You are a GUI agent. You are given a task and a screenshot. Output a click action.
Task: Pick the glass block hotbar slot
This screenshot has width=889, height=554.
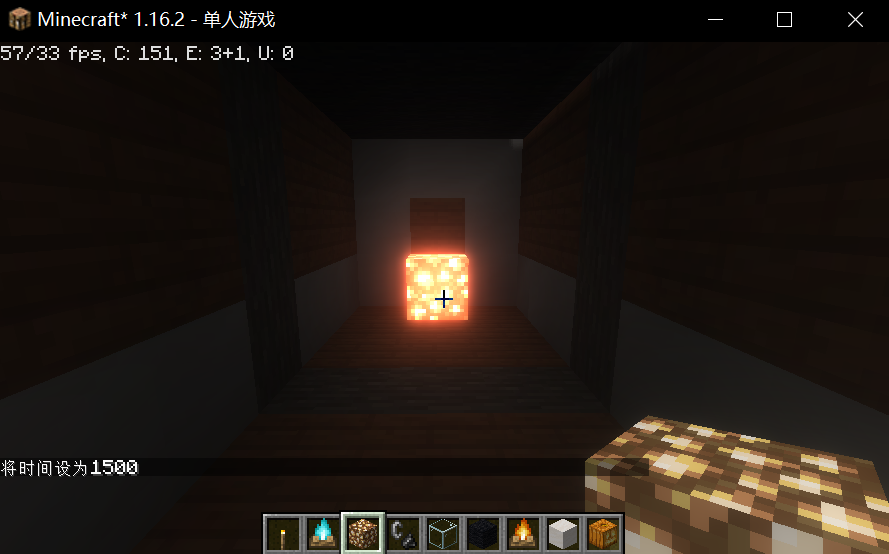[443, 533]
